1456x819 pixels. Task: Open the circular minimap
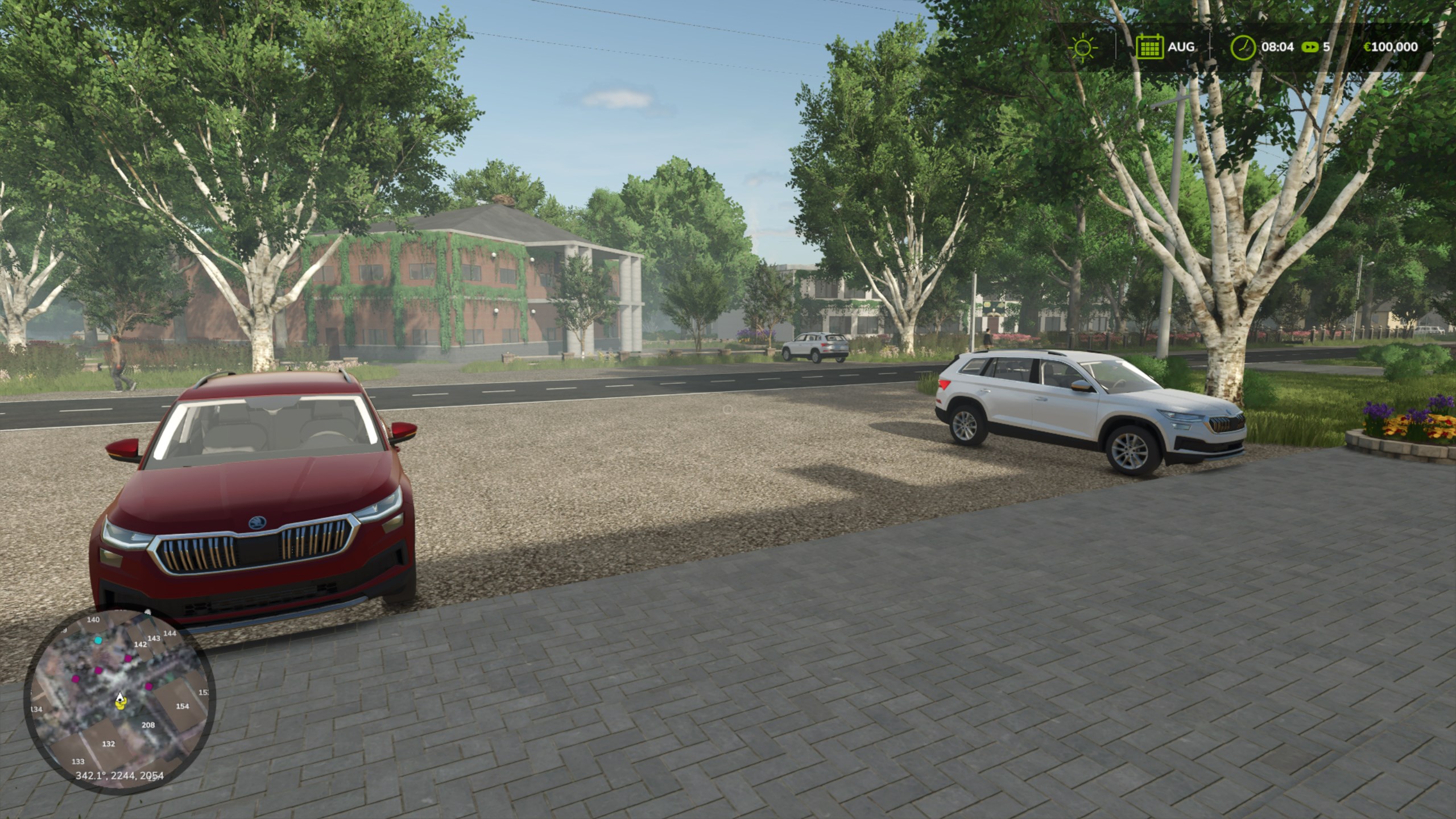119,698
